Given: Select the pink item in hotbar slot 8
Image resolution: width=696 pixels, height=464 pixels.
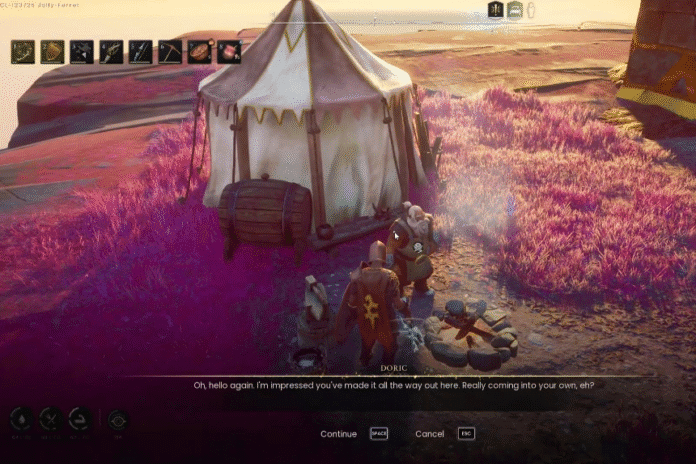Looking at the screenshot, I should (x=229, y=52).
